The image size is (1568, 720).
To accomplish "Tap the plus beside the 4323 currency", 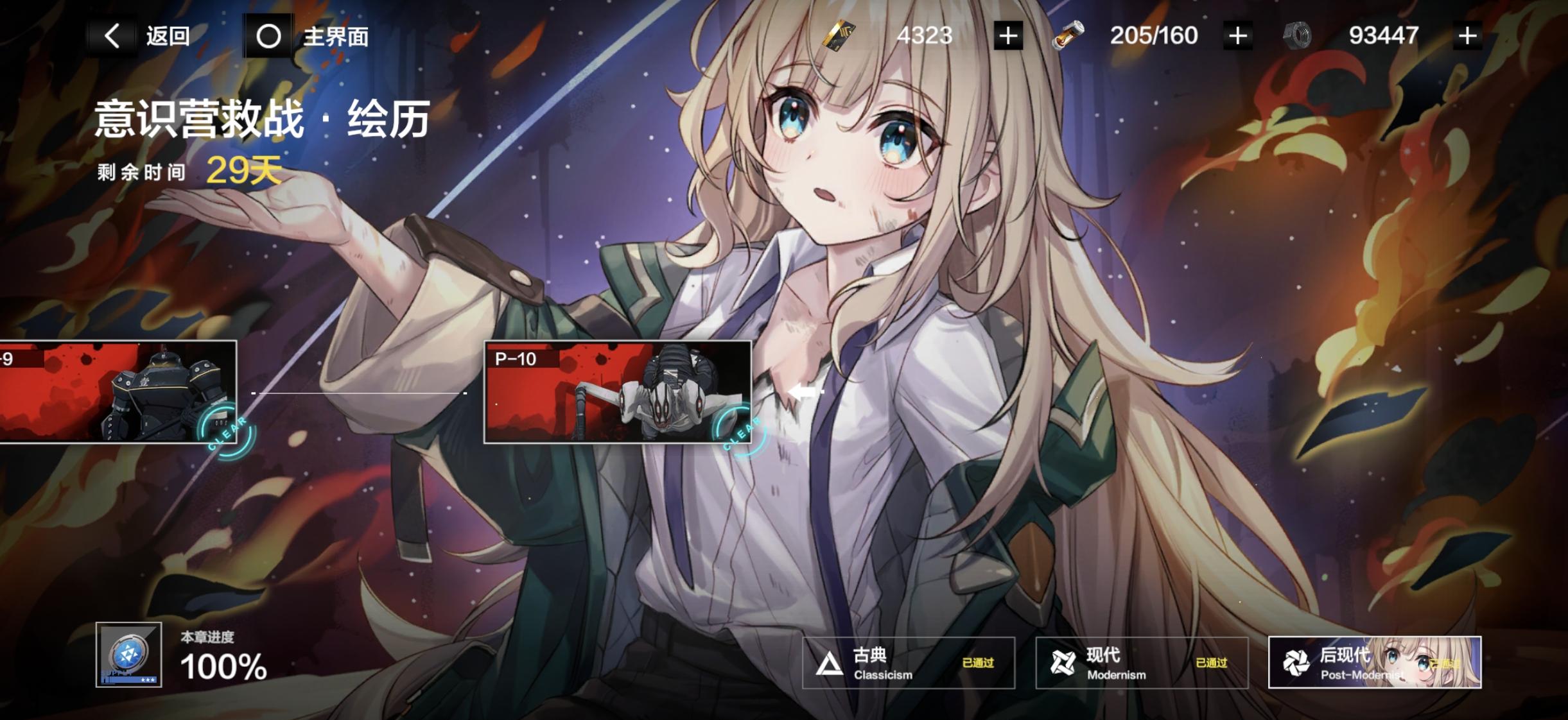I will pos(1006,35).
